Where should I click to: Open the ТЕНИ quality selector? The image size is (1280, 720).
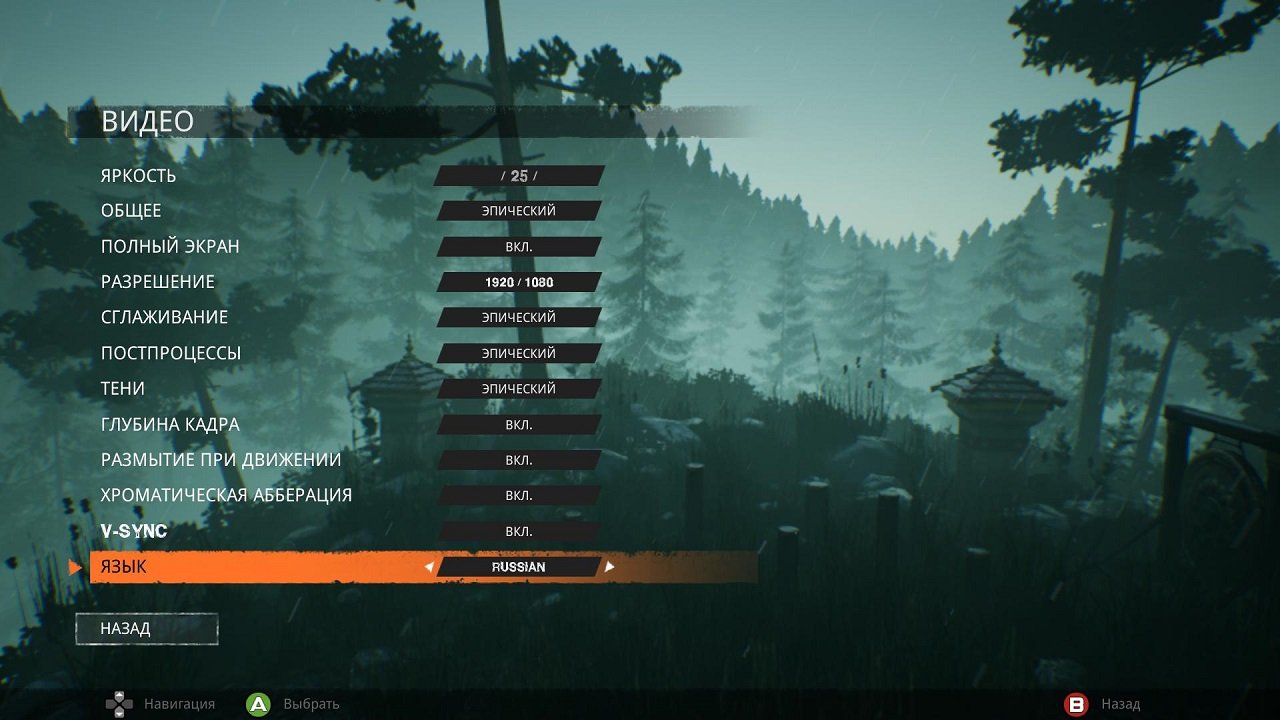(x=517, y=388)
